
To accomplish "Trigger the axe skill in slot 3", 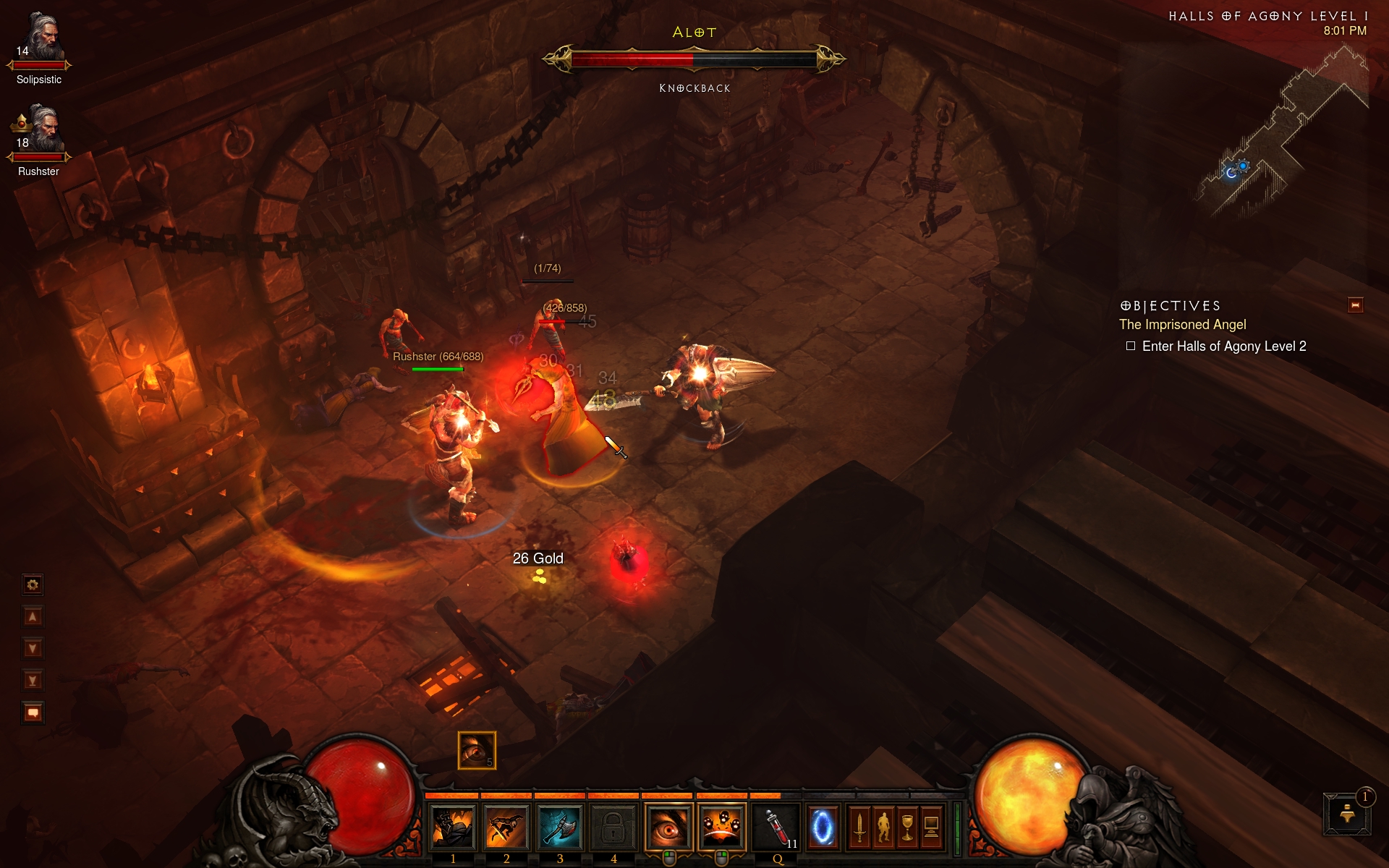I will click(560, 826).
